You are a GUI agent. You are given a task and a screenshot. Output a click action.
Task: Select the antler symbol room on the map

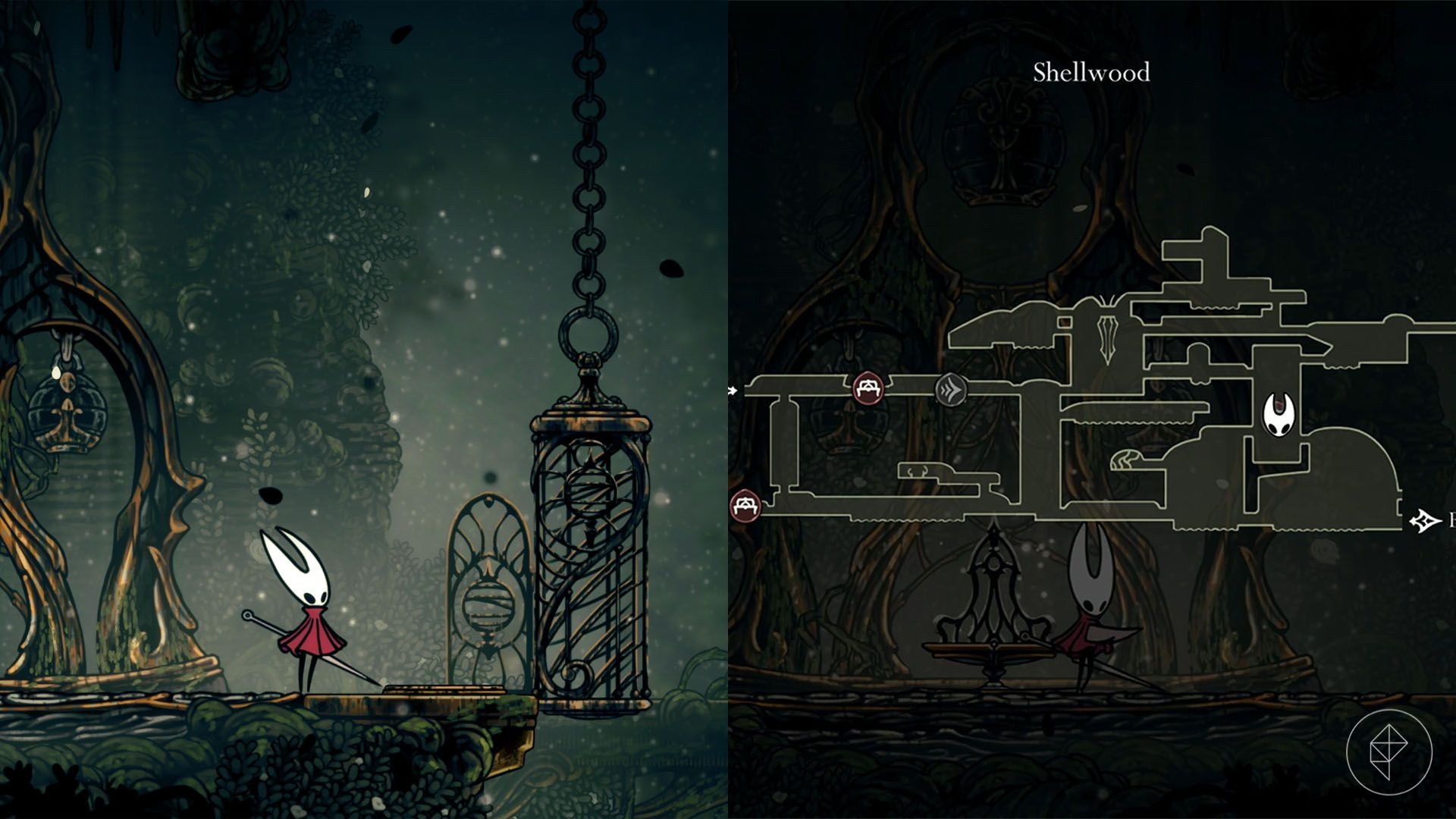pos(922,471)
